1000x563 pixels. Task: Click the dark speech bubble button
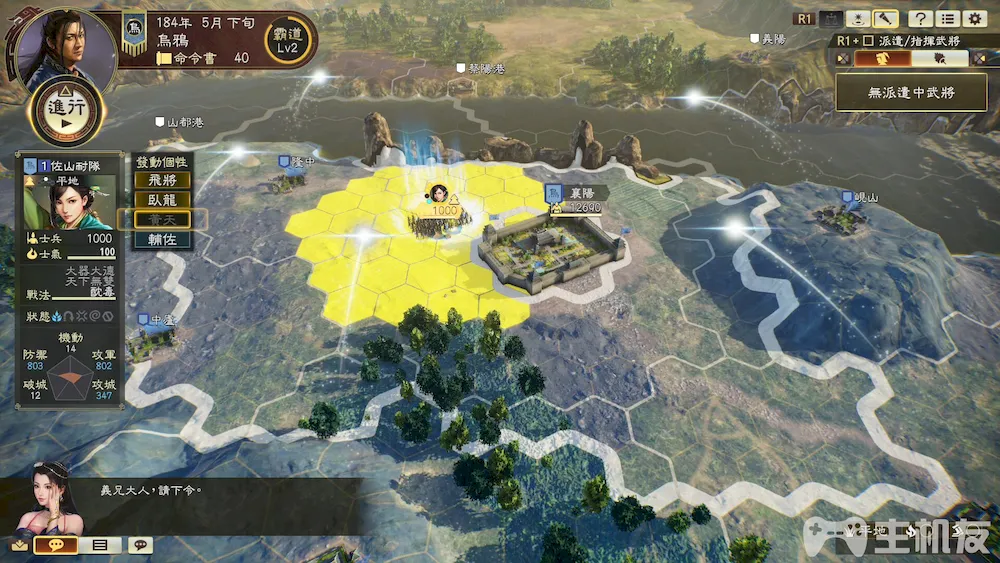click(140, 545)
